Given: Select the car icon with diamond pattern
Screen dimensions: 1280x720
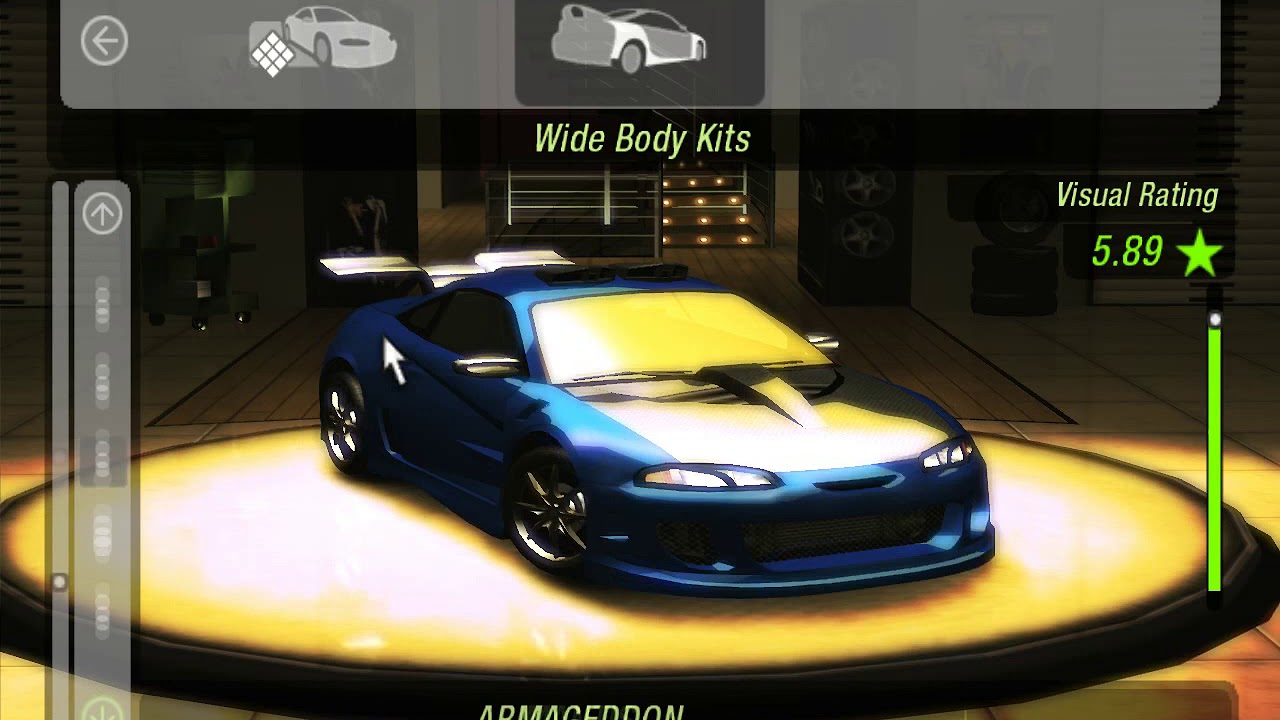Looking at the screenshot, I should point(322,44).
